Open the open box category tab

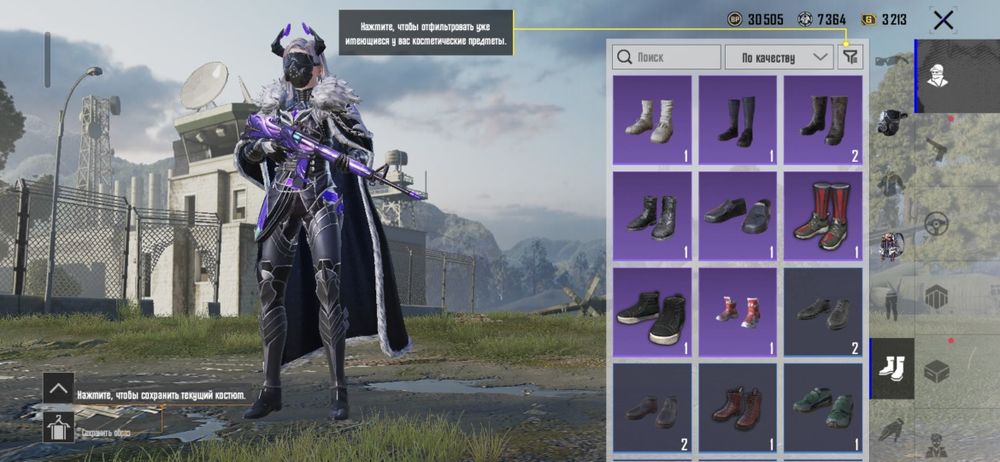(936, 370)
